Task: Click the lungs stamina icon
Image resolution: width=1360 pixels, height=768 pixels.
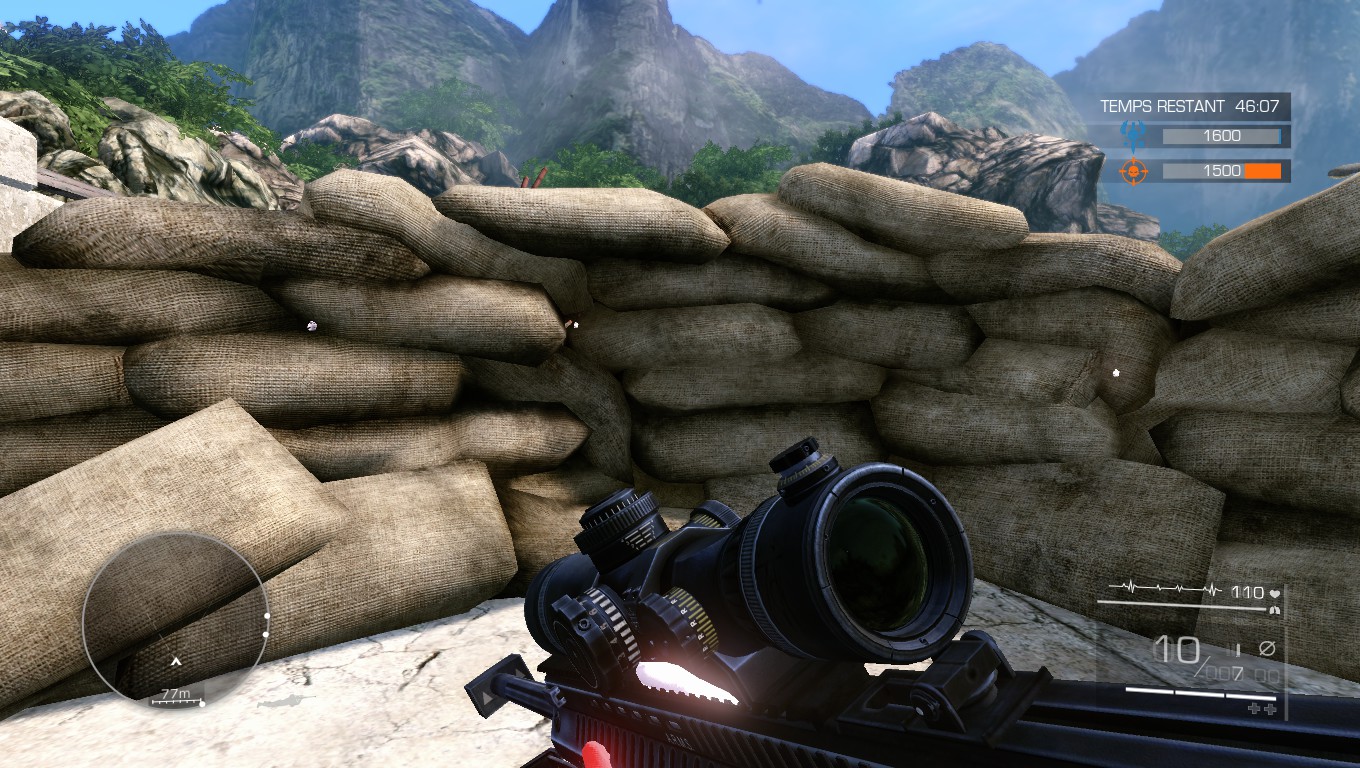Action: click(x=1275, y=610)
